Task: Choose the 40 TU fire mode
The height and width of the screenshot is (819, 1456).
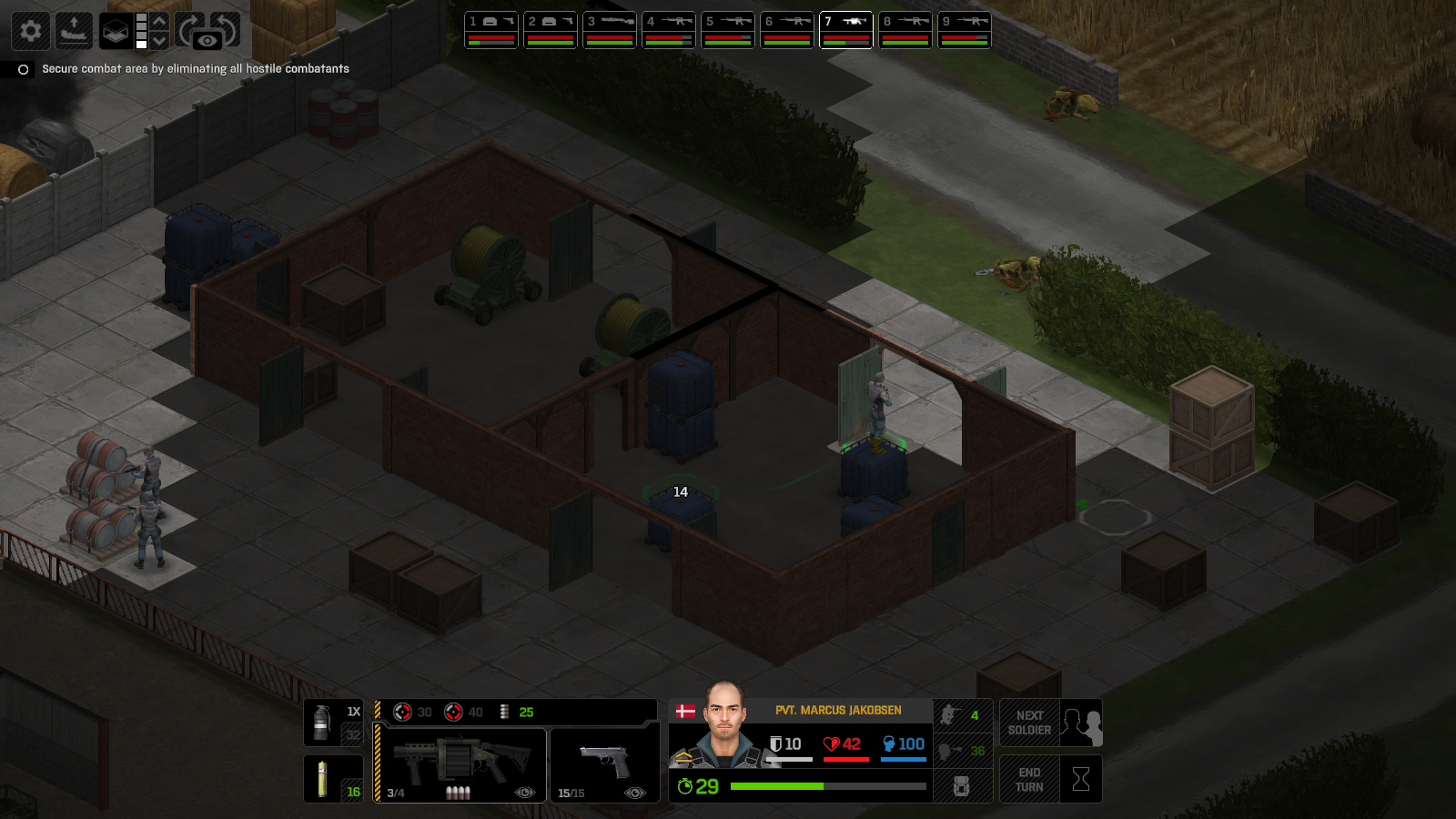Action: click(463, 712)
